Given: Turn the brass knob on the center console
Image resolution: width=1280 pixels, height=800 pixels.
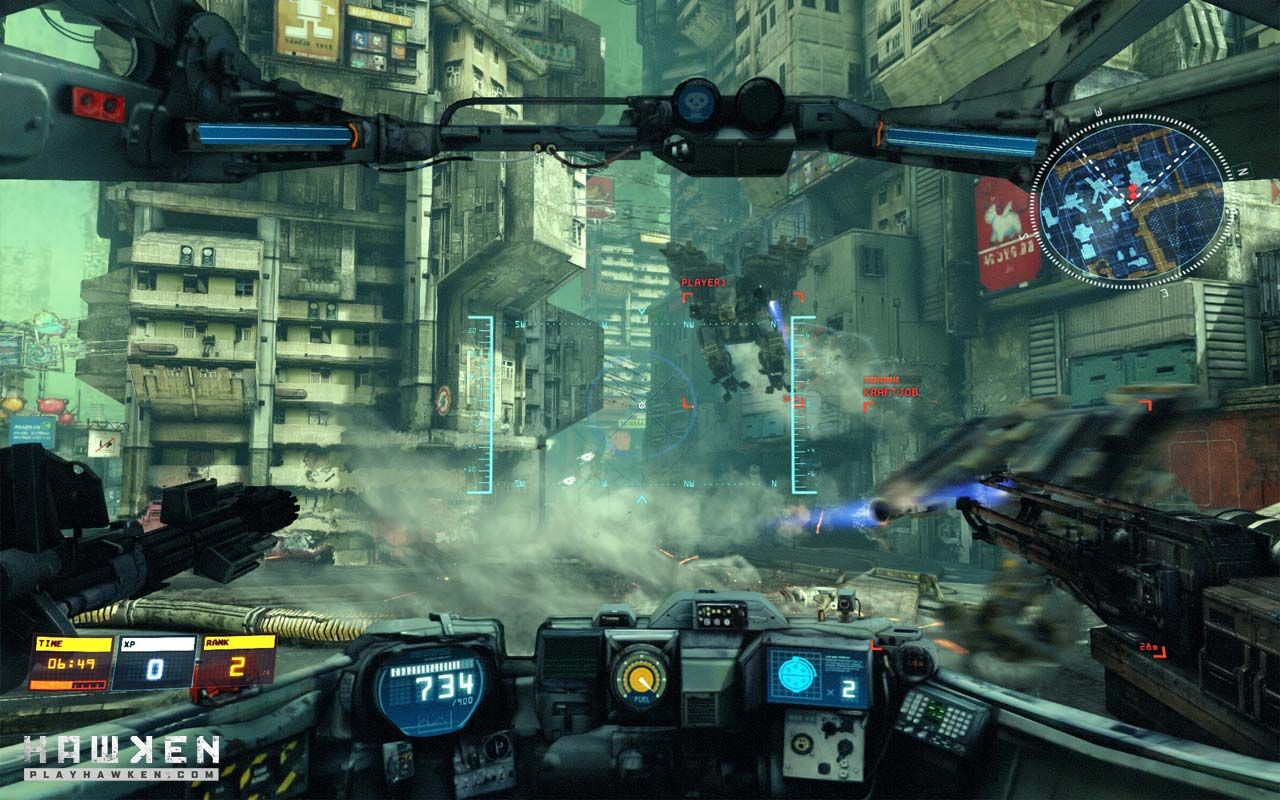Looking at the screenshot, I should [802, 742].
